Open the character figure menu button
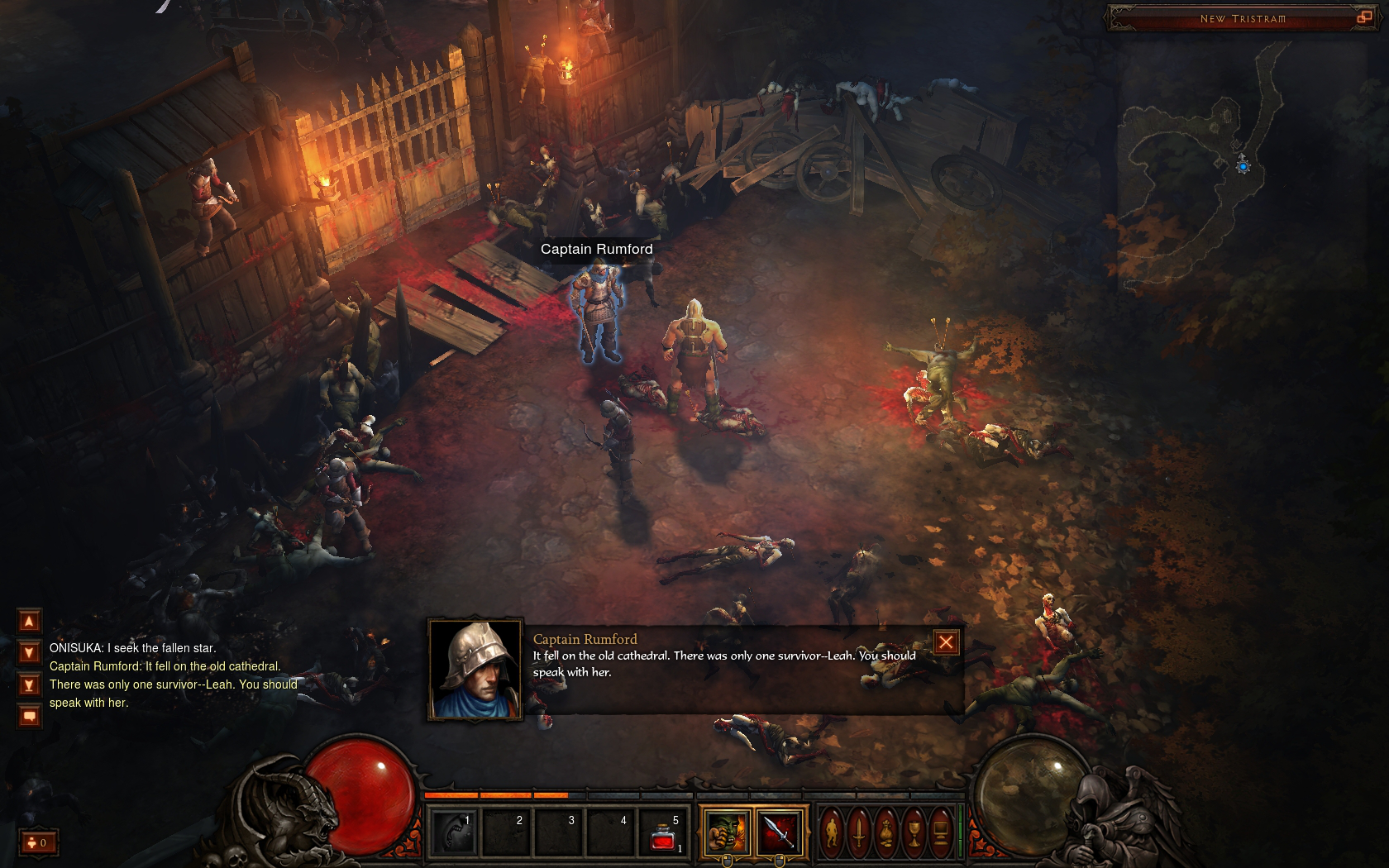 point(832,832)
